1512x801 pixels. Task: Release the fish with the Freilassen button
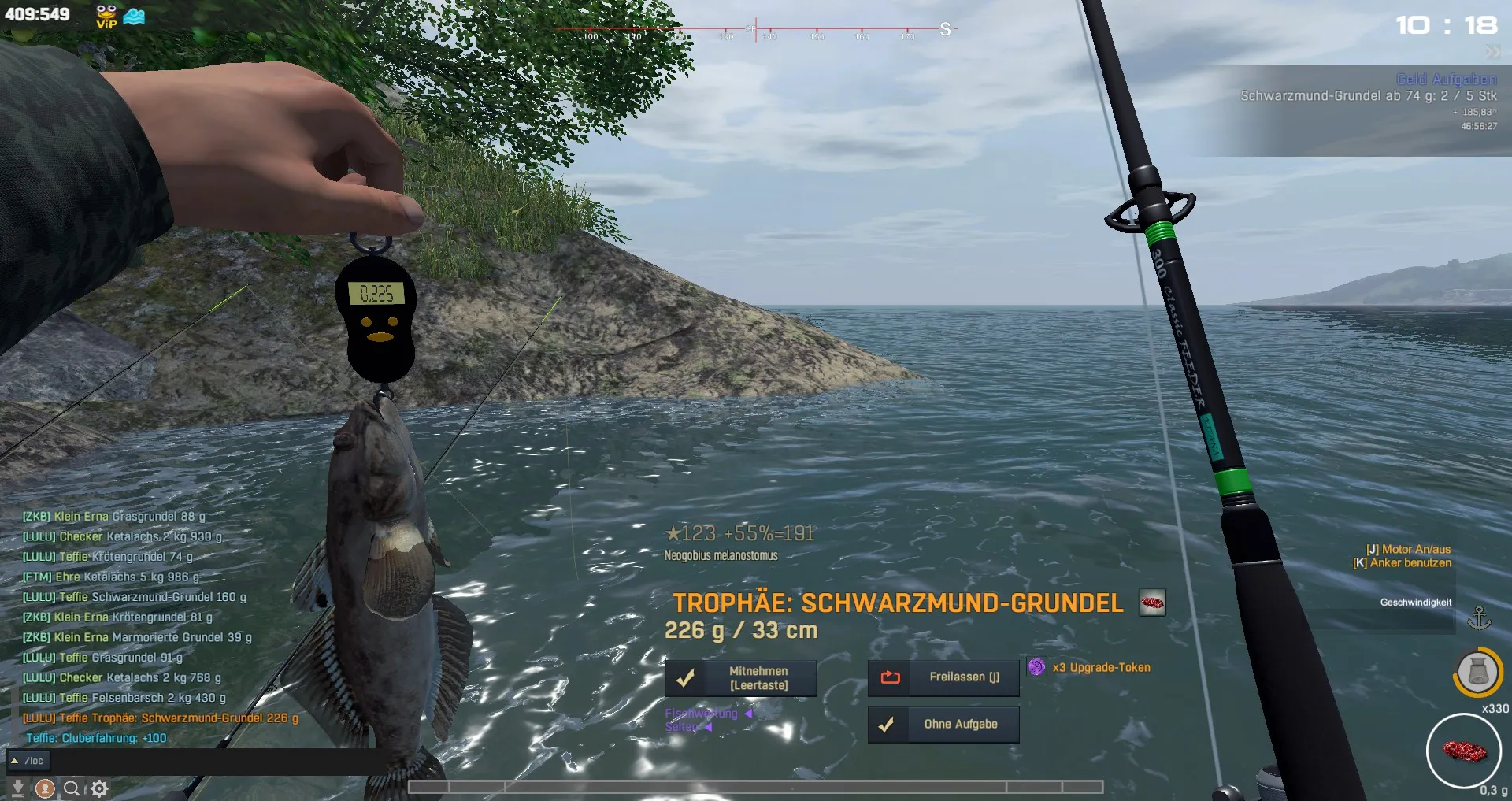tap(943, 677)
